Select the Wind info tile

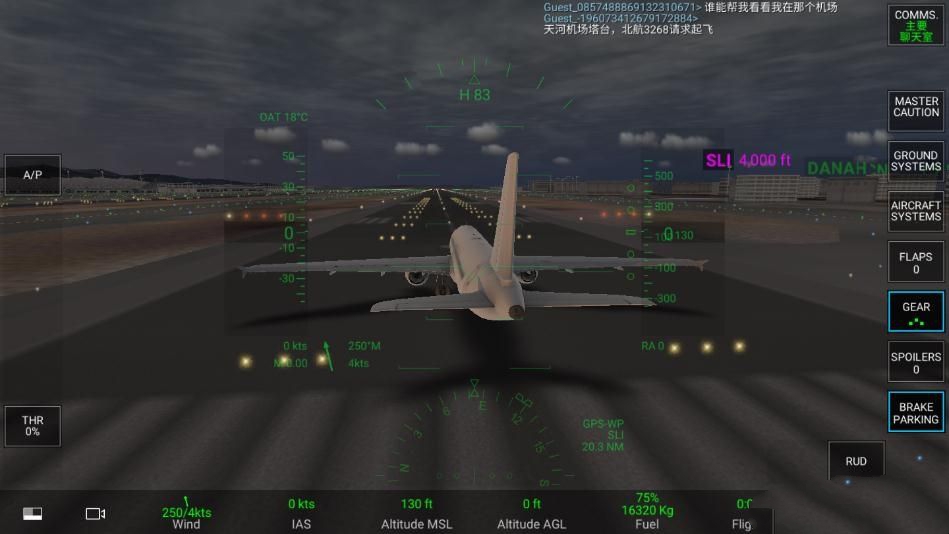pyautogui.click(x=186, y=514)
